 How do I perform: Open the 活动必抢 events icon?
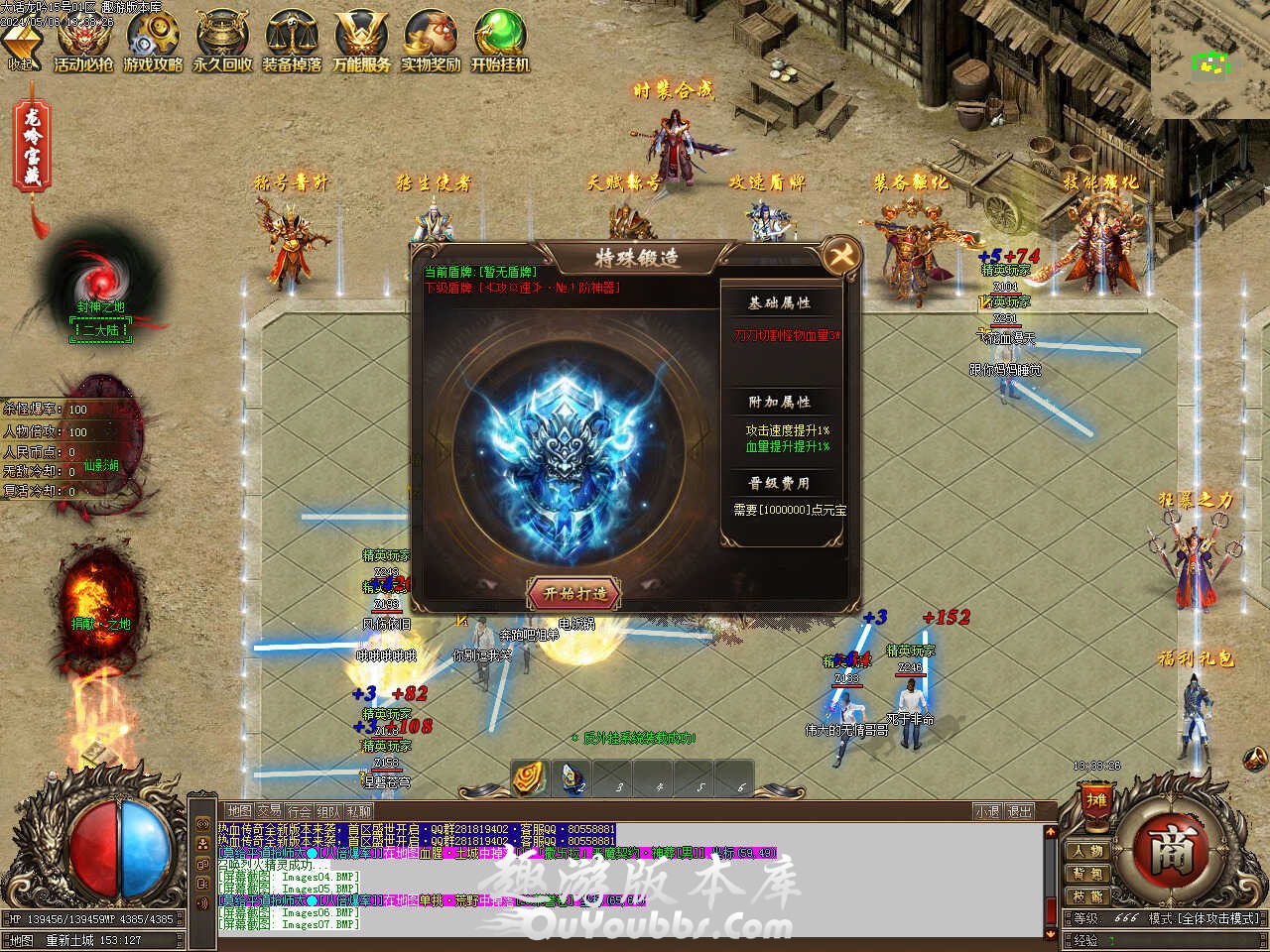(x=83, y=42)
